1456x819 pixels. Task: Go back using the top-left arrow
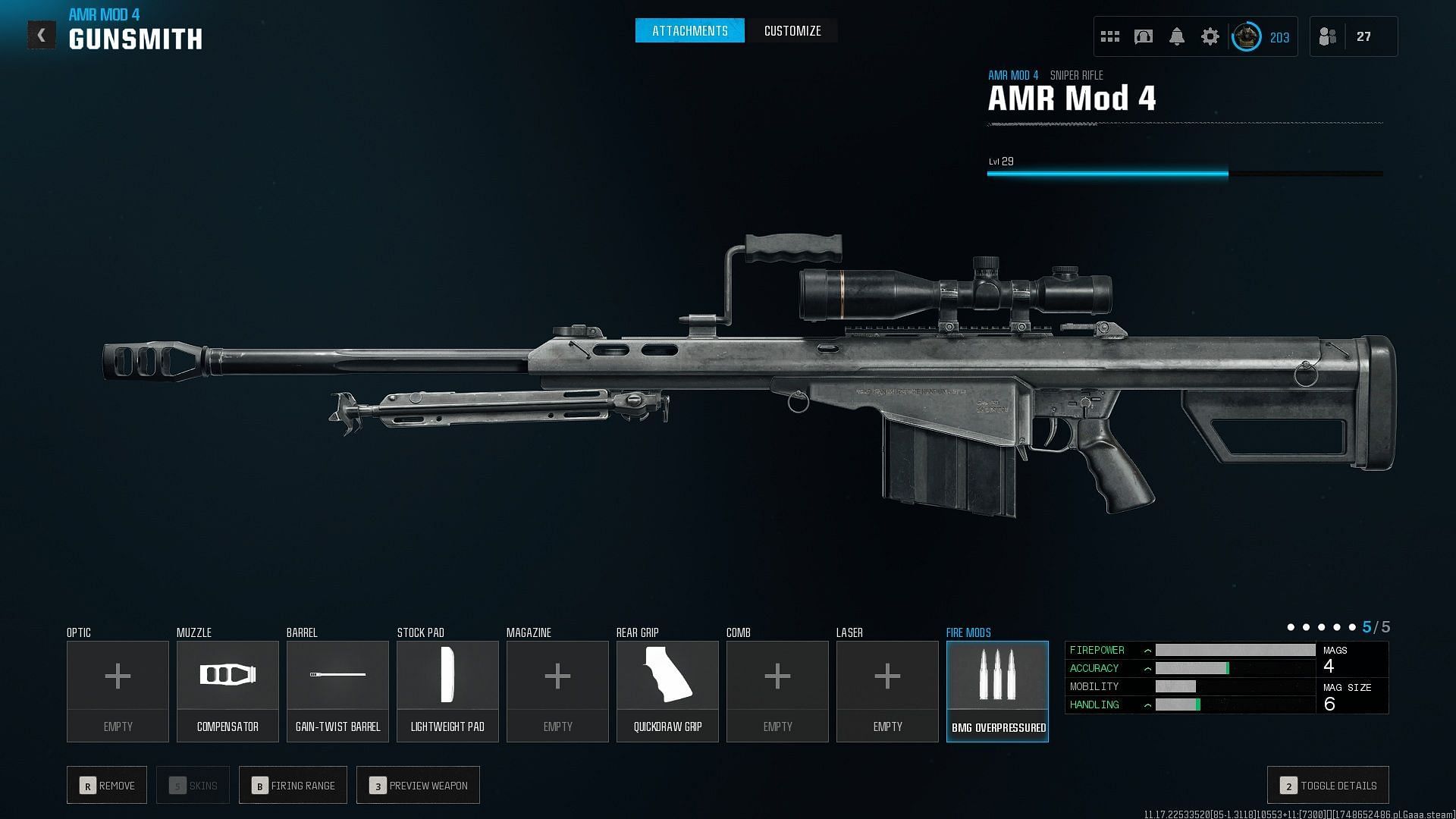(42, 35)
